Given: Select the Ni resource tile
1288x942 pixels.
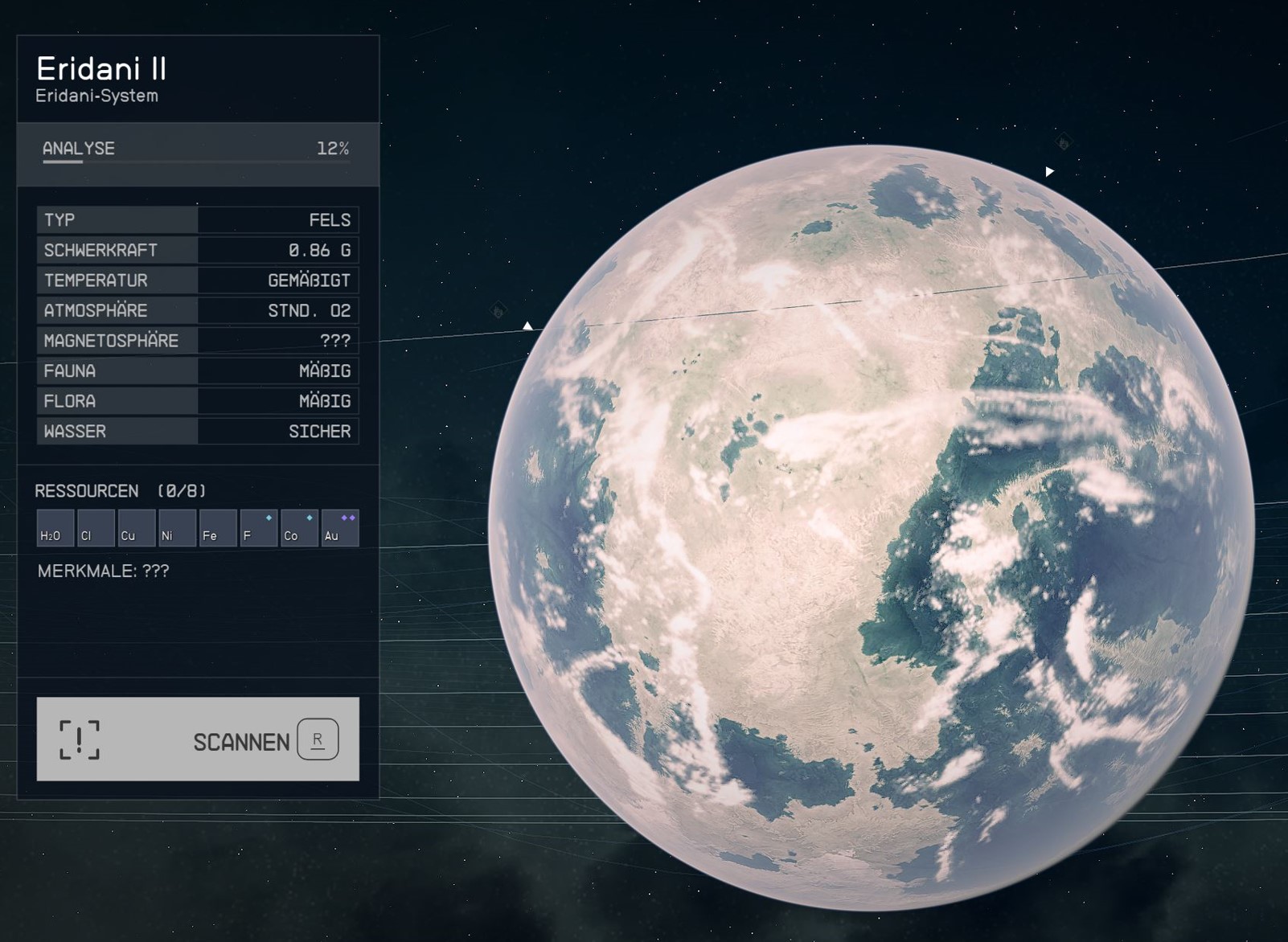Looking at the screenshot, I should (x=177, y=528).
